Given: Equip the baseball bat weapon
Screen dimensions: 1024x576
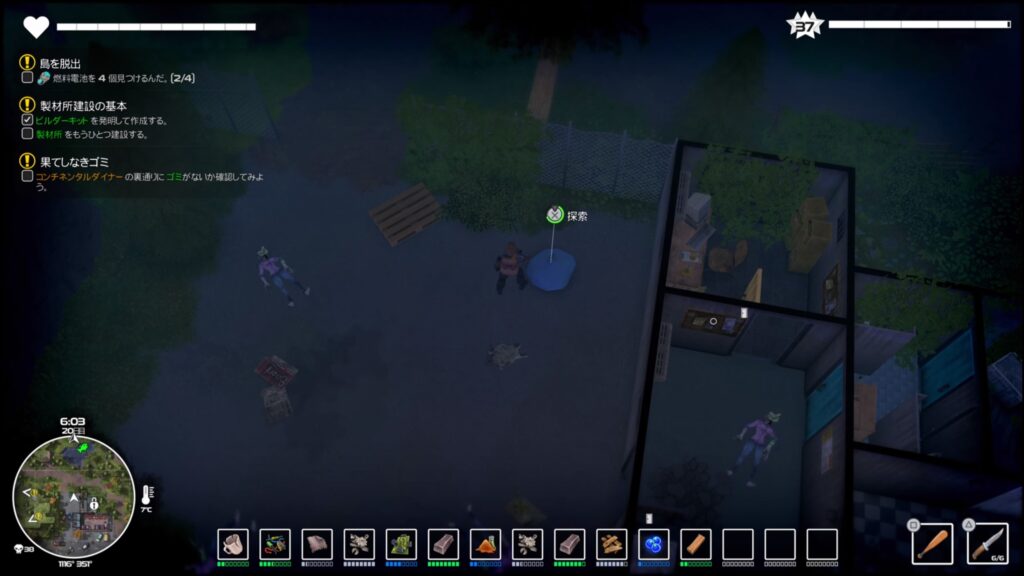Looking at the screenshot, I should [x=932, y=543].
